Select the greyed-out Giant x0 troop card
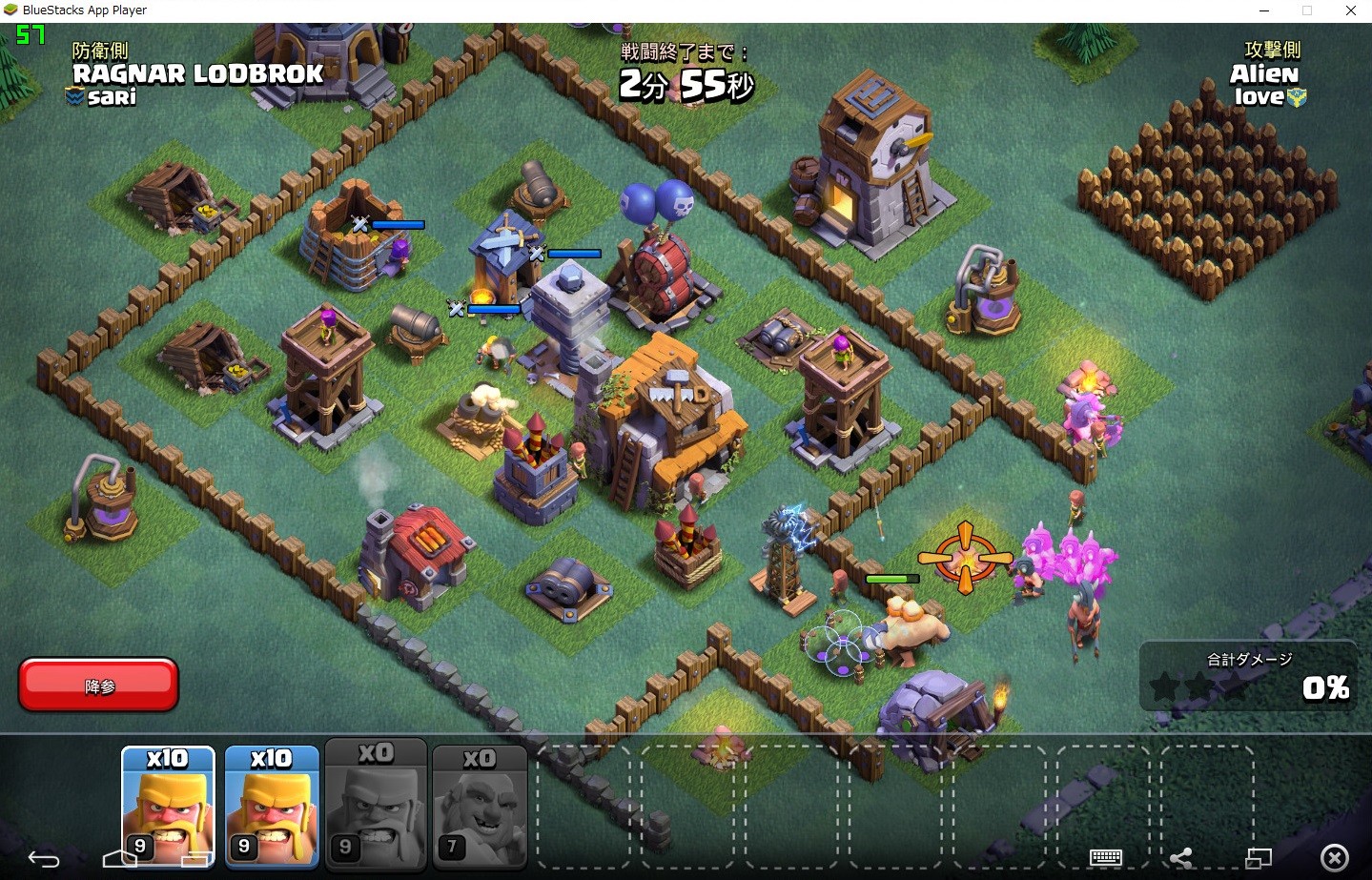1372x880 pixels. pos(480,806)
